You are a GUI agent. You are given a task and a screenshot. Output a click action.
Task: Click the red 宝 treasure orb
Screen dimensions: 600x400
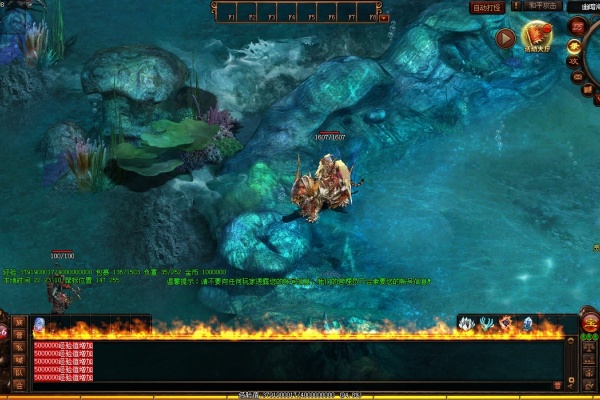[x=589, y=322]
